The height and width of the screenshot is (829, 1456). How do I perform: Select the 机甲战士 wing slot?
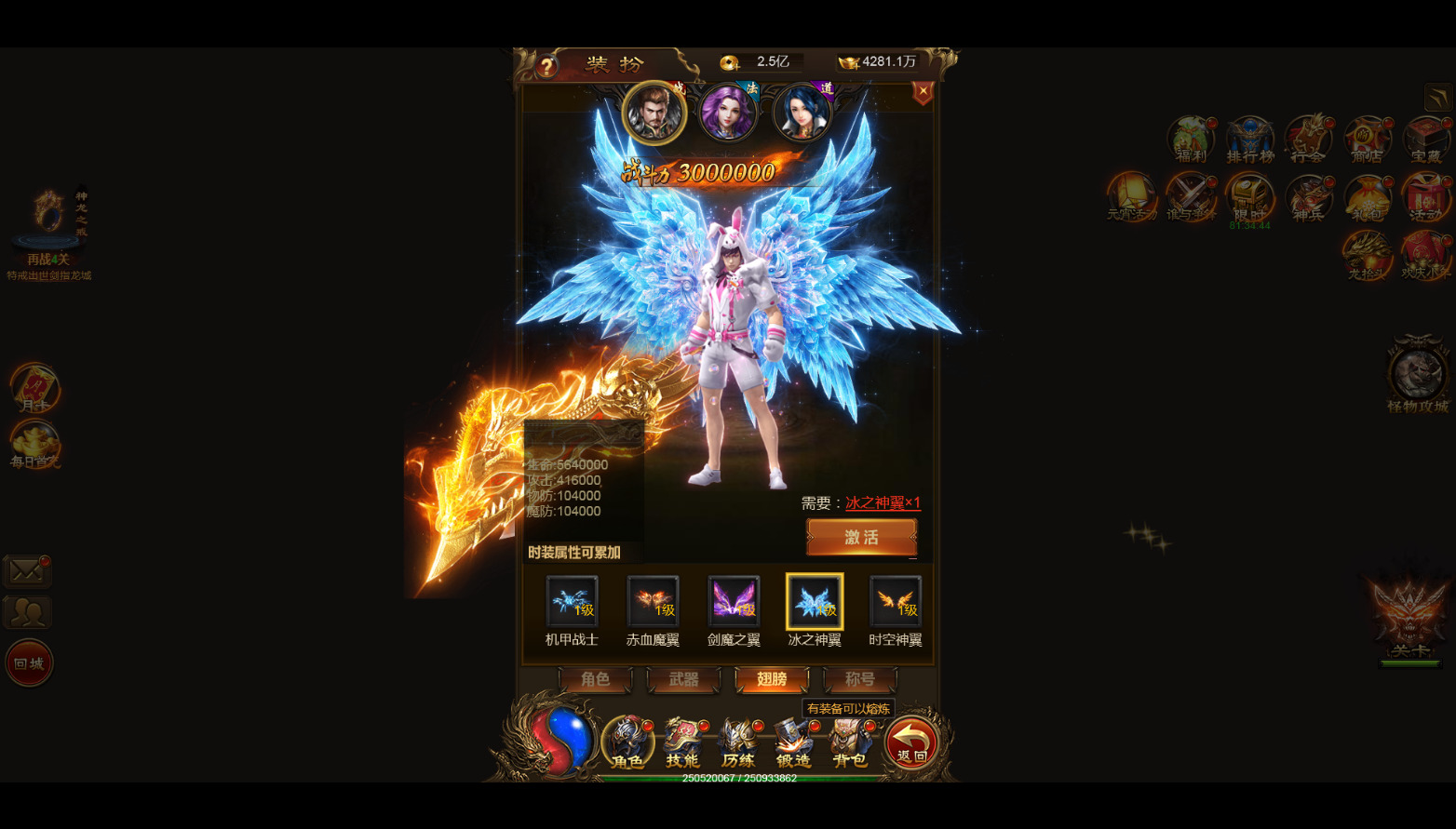point(572,601)
